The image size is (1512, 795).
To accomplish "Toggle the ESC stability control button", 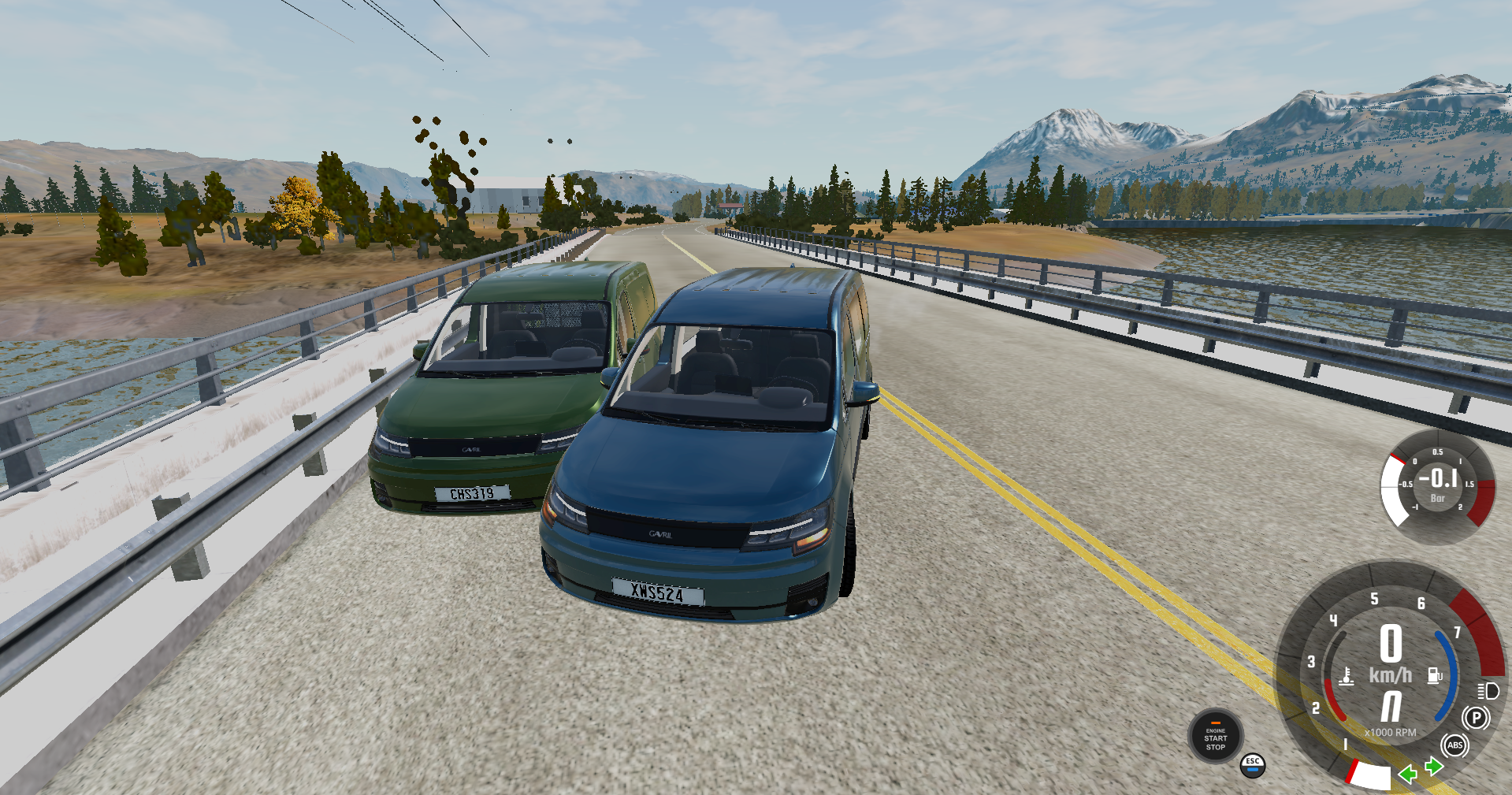I will pyautogui.click(x=1253, y=765).
